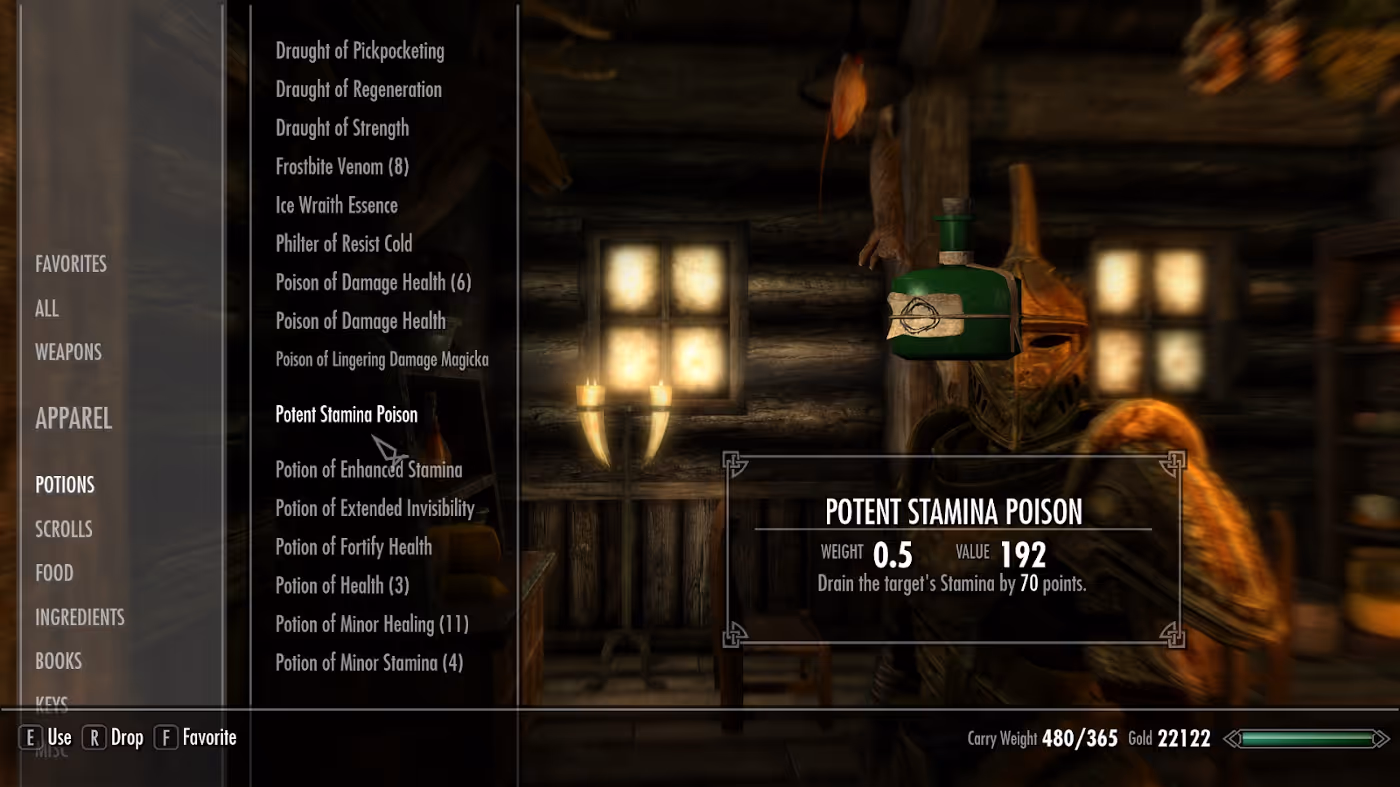View the INGREDIENTS list

[79, 617]
